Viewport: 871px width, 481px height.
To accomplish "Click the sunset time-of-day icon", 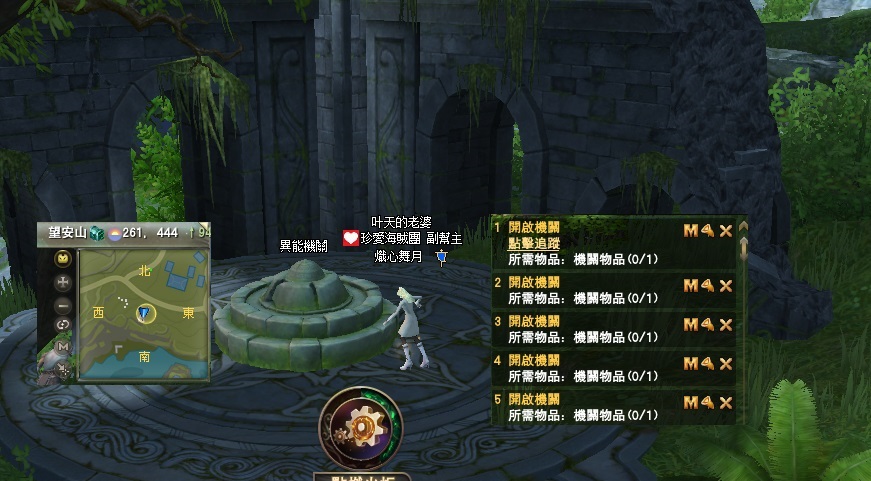I will pos(116,233).
